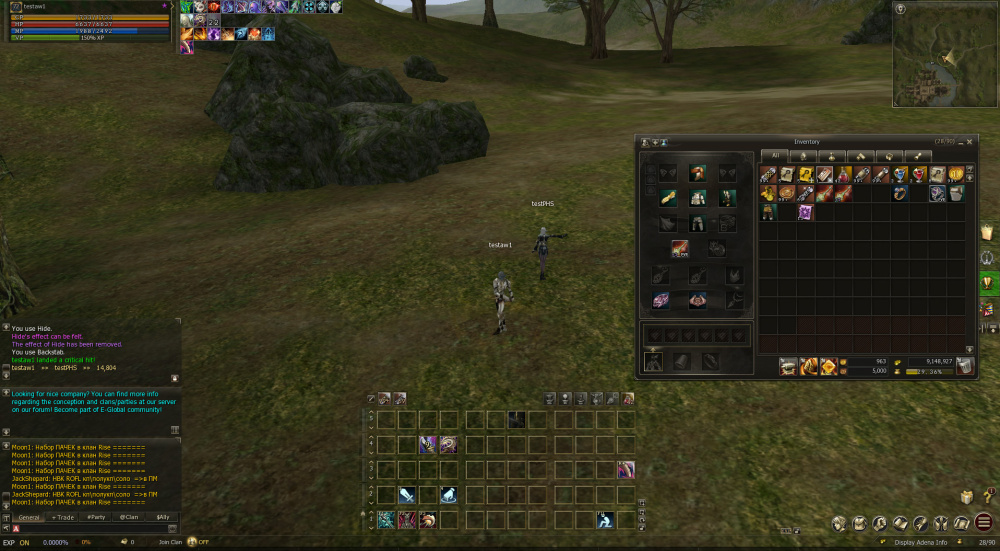
Task: Click the Join Clan button
Action: tap(170, 542)
